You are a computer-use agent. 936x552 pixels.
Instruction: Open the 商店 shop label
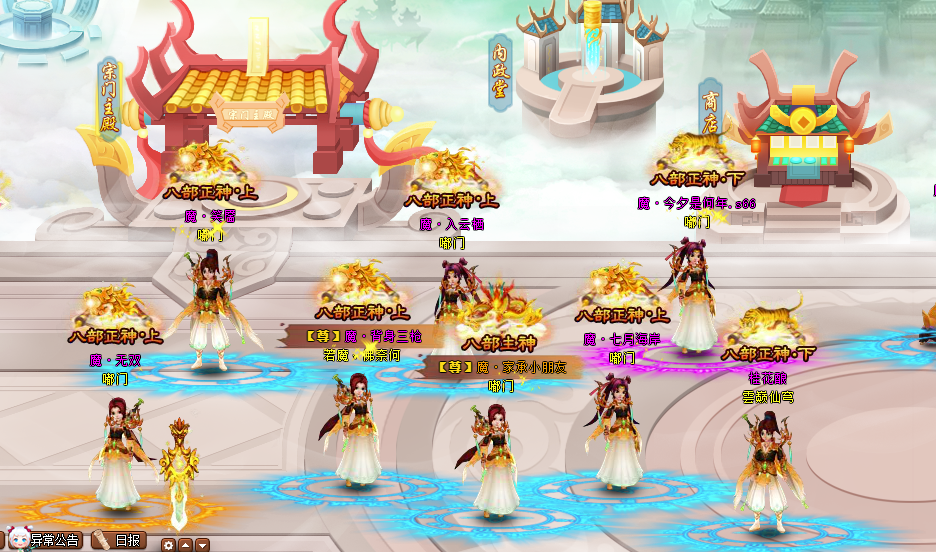point(710,112)
